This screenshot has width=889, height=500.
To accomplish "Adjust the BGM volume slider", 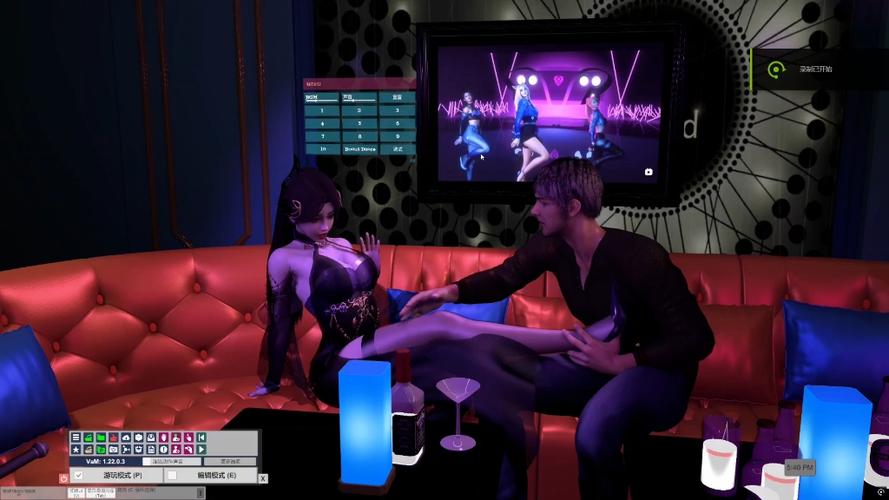I will [322, 101].
